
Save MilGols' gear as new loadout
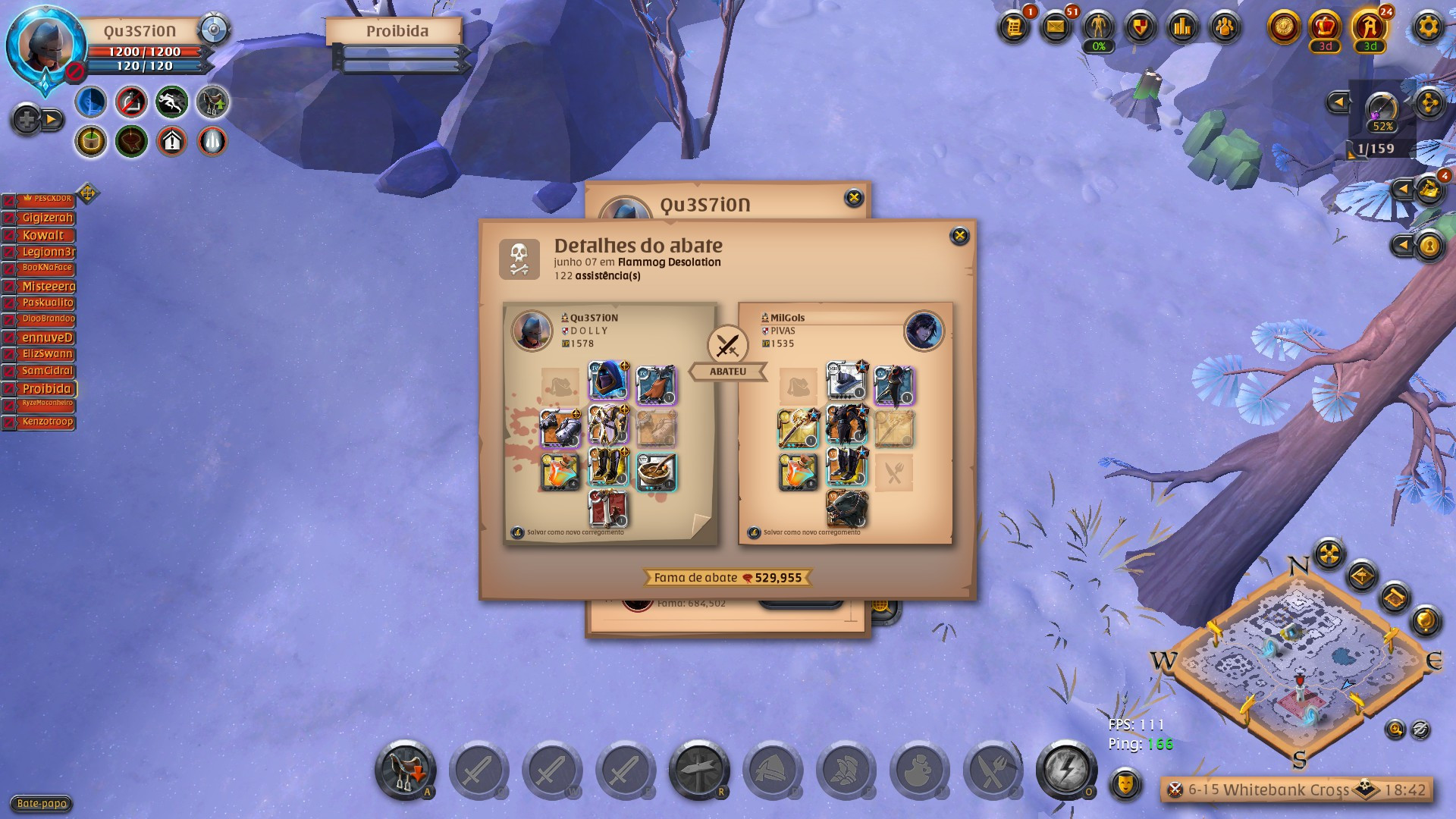pyautogui.click(x=811, y=532)
